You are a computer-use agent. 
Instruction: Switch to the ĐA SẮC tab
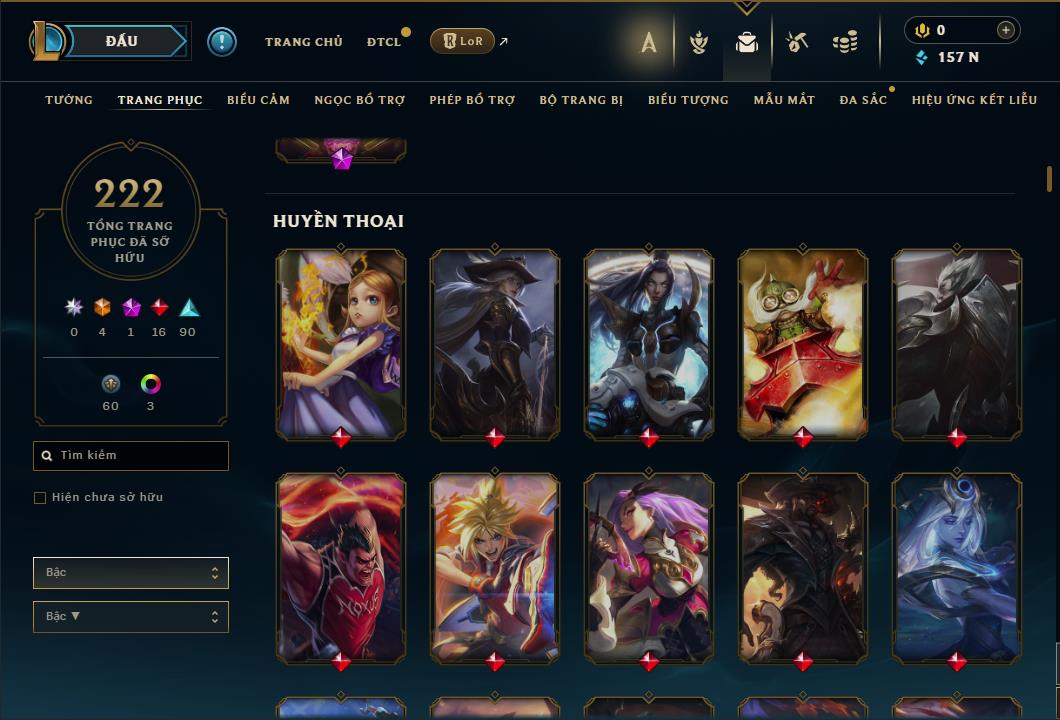(x=863, y=100)
